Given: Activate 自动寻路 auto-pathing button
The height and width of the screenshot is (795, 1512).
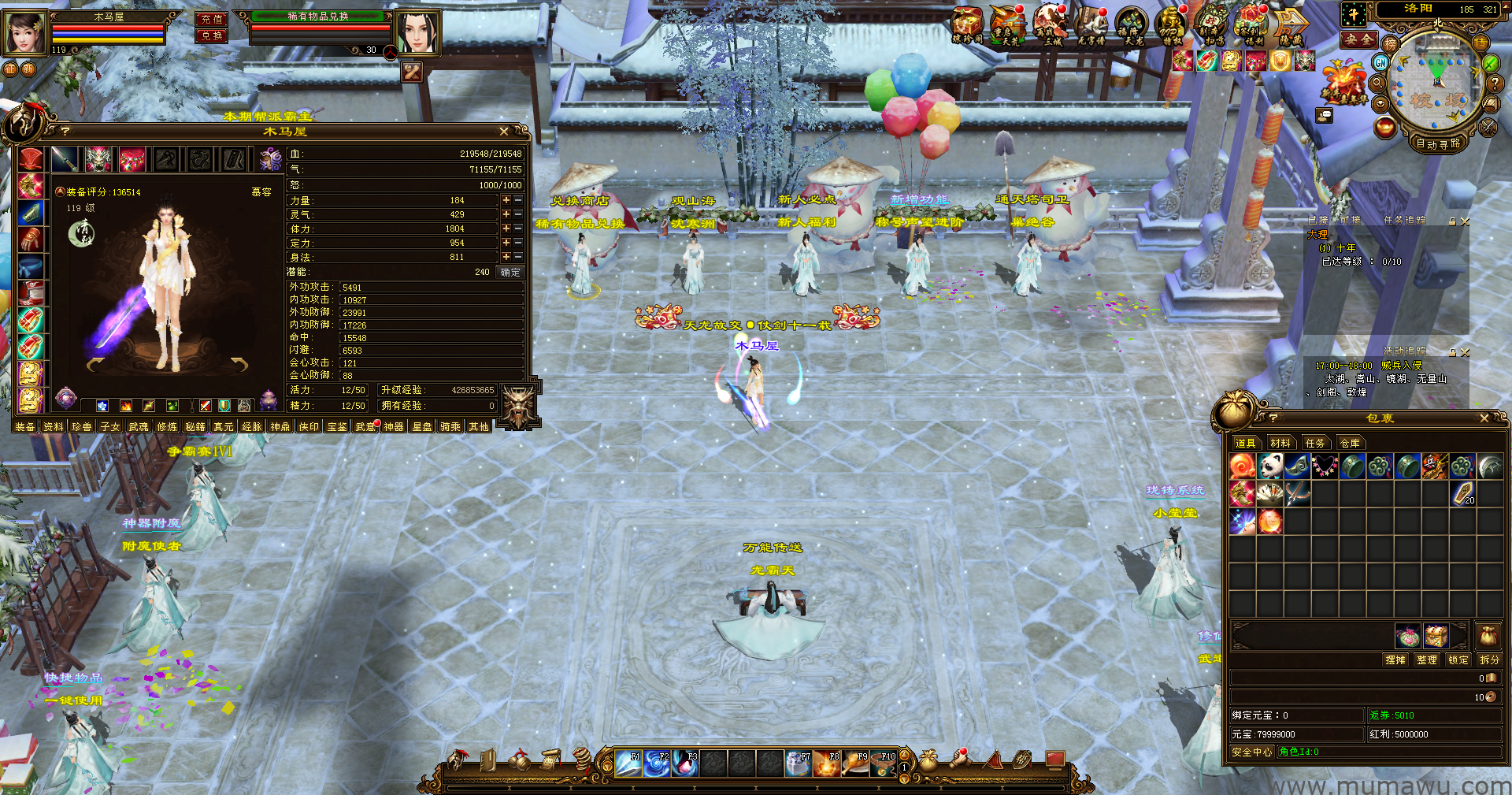Looking at the screenshot, I should tap(1438, 144).
